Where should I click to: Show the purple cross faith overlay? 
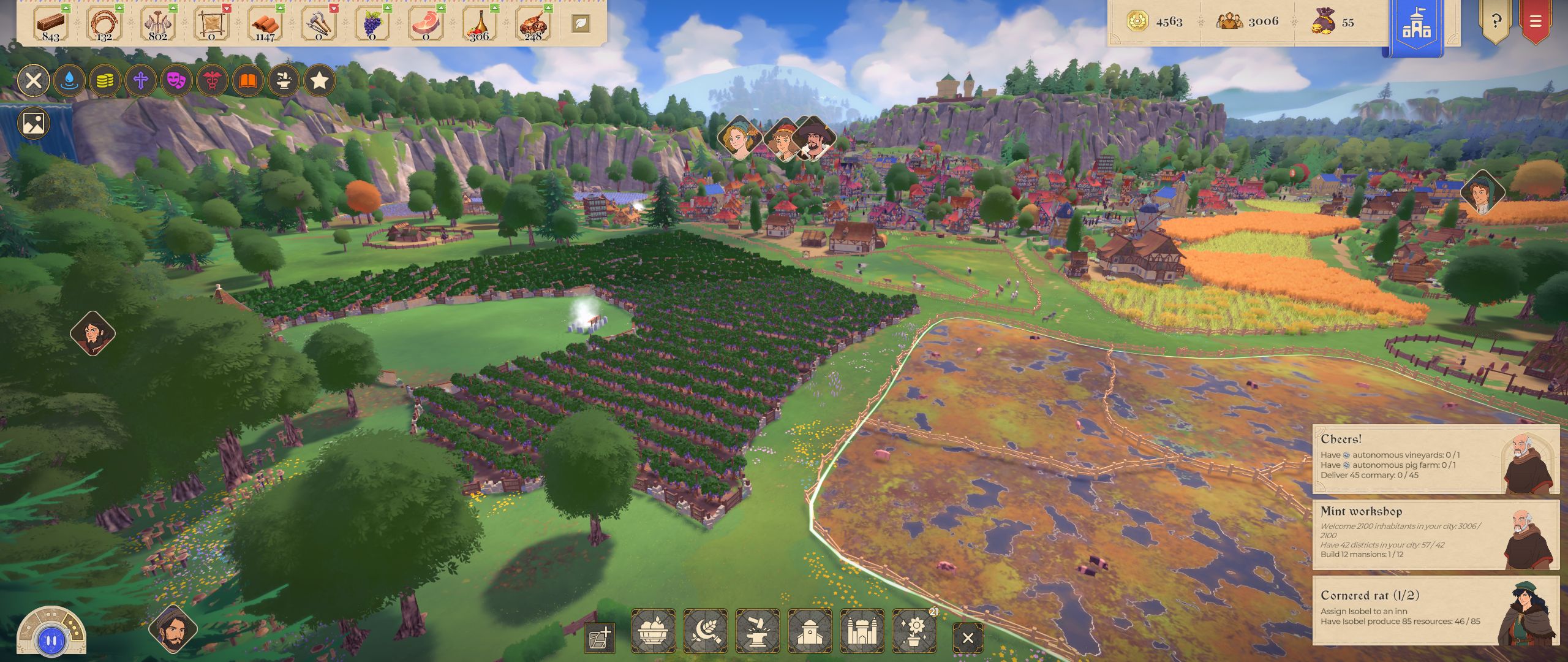click(141, 80)
